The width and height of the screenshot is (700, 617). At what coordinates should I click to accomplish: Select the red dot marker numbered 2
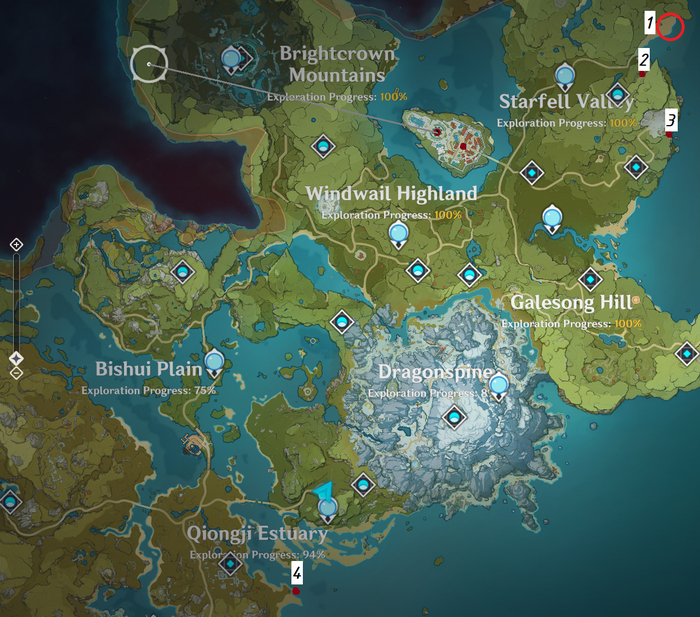point(642,74)
